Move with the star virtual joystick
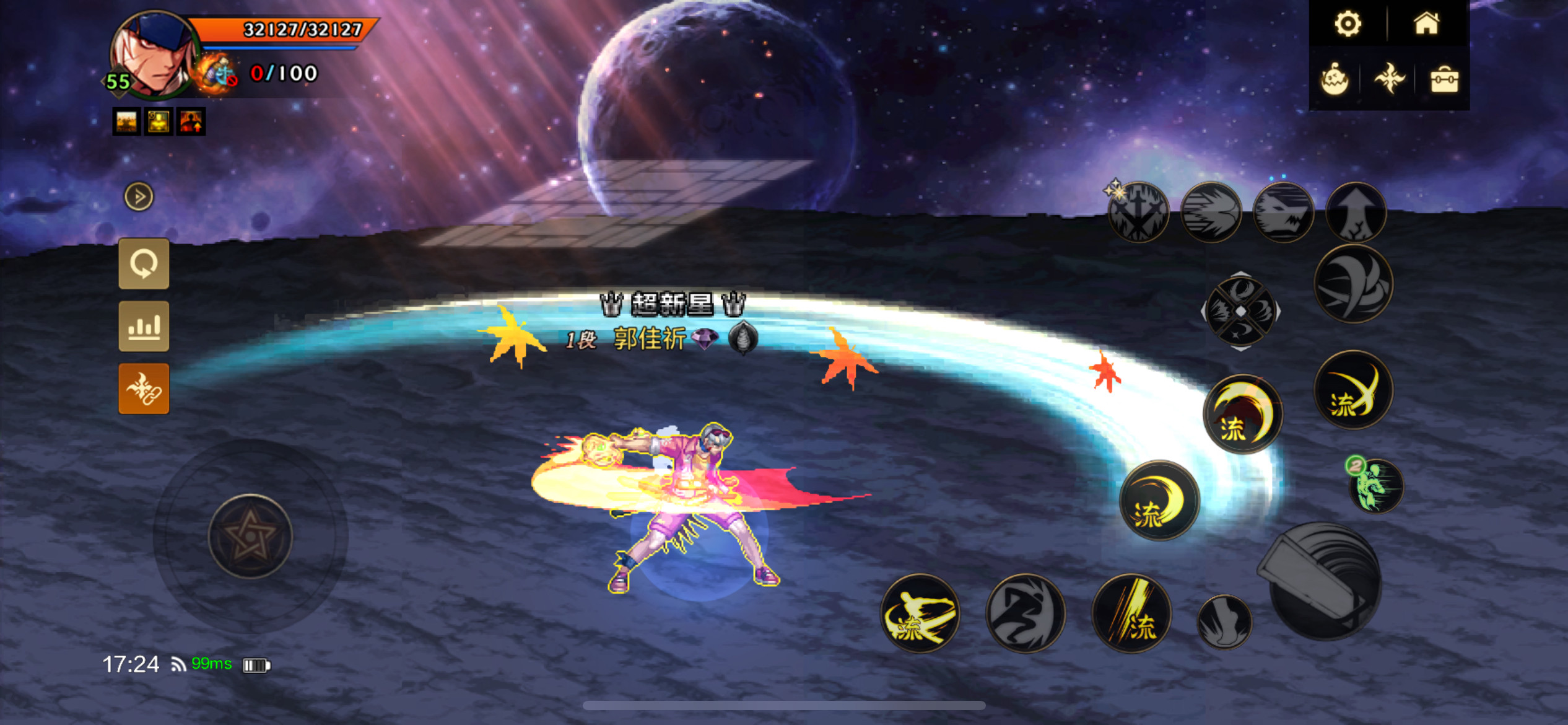 (250, 537)
